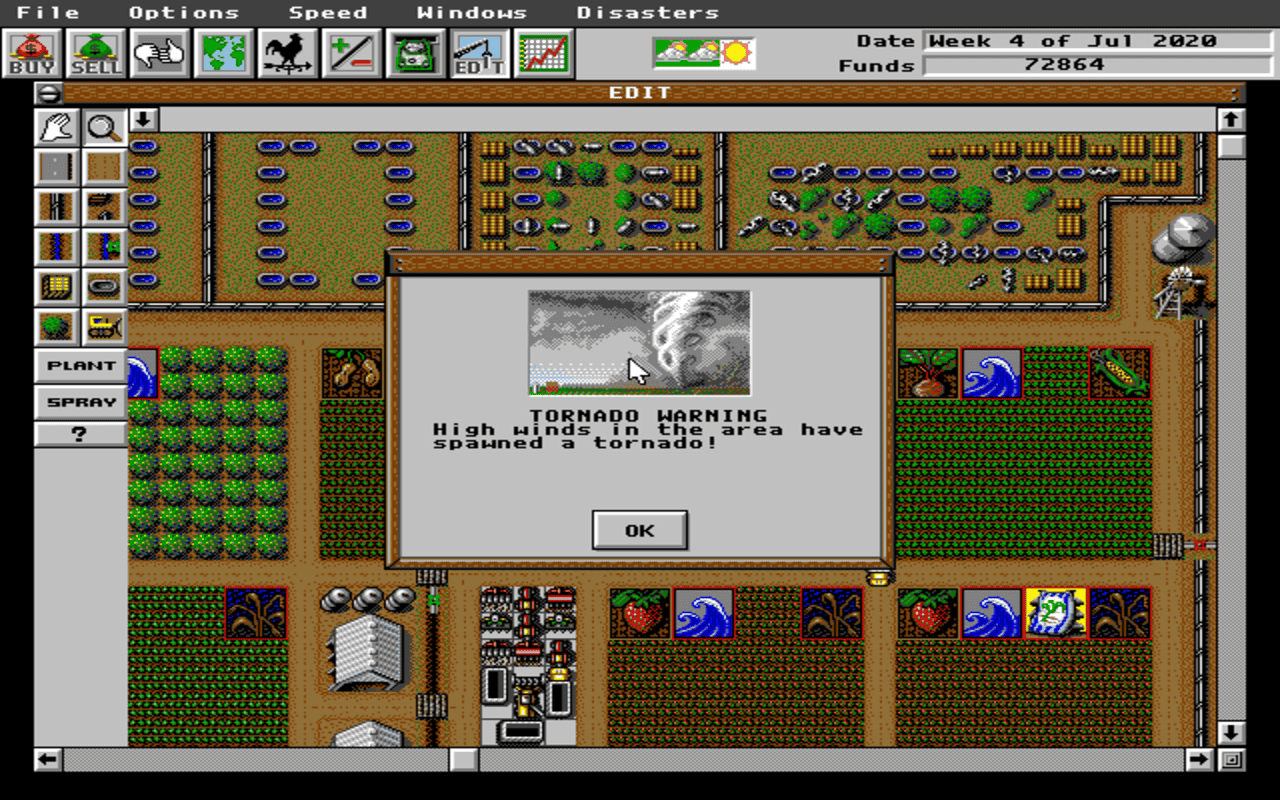The image size is (1280, 800).
Task: Select the plus/minus adjustment icon
Action: pyautogui.click(x=349, y=52)
